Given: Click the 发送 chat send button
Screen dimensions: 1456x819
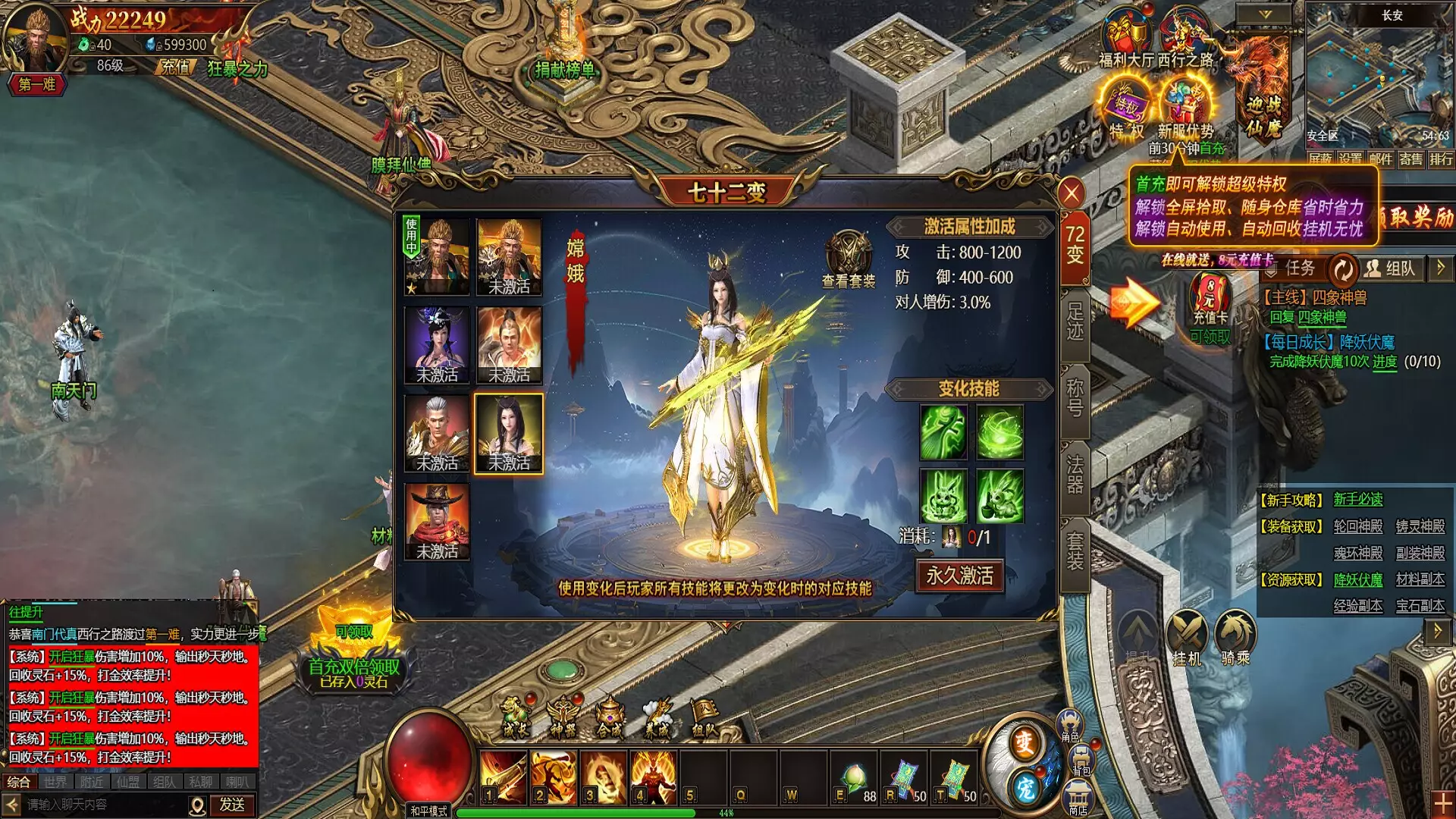Looking at the screenshot, I should (x=232, y=805).
